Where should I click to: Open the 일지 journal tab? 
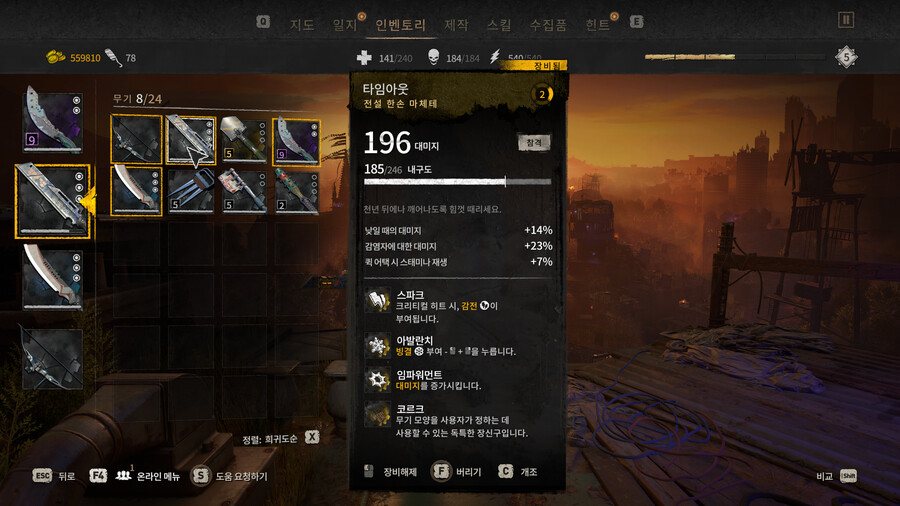[x=345, y=23]
